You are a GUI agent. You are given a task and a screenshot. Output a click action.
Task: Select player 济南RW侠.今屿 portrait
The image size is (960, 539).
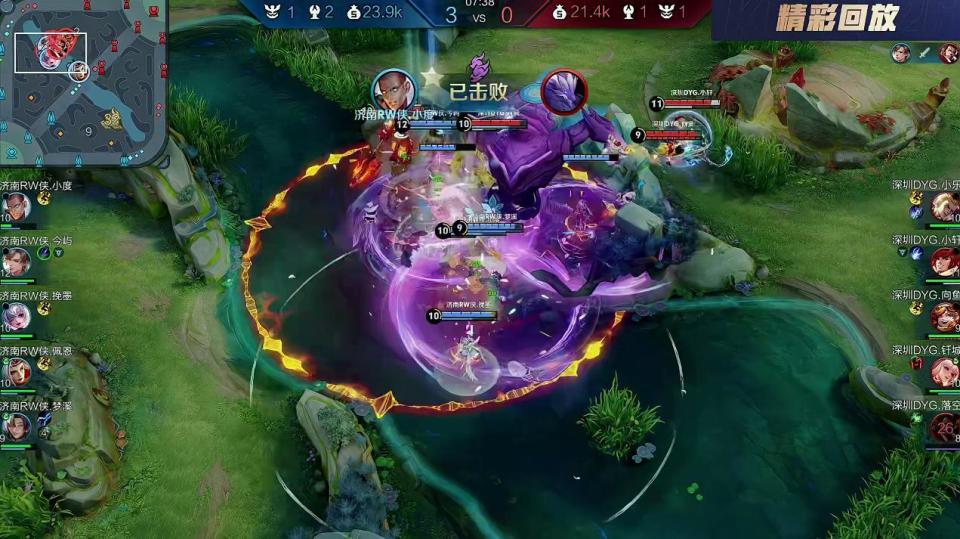coord(15,262)
